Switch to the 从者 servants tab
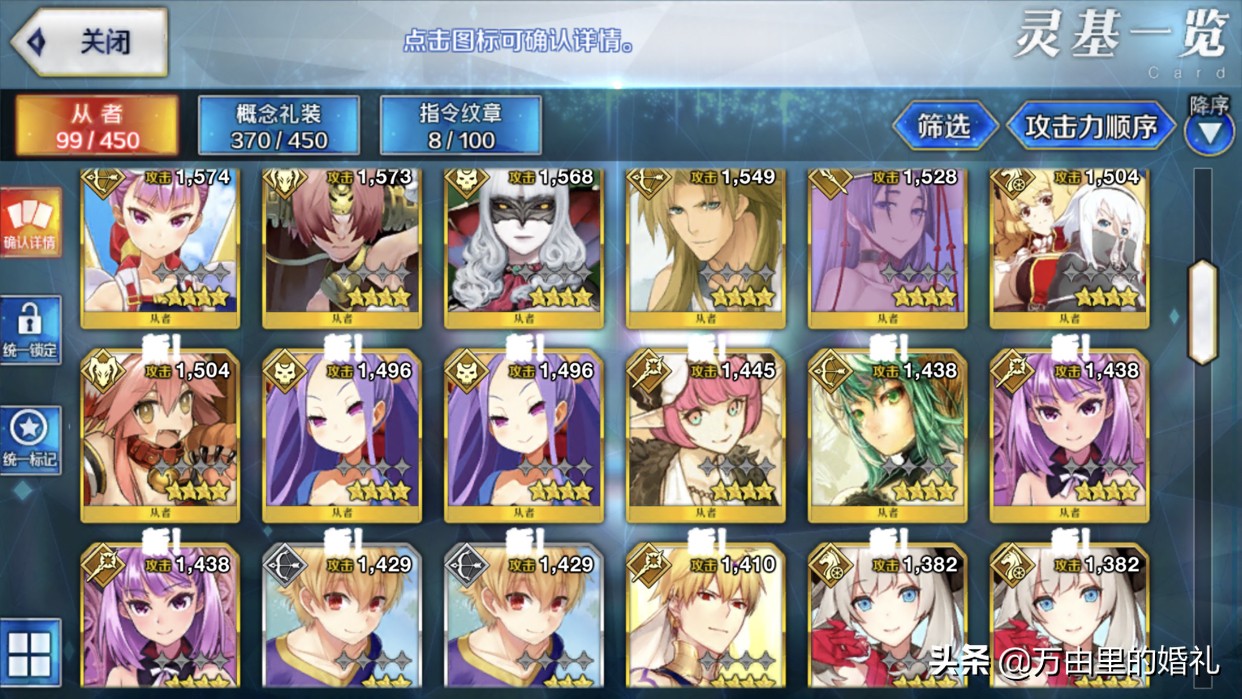Screen dimensions: 1242x699 [97, 126]
